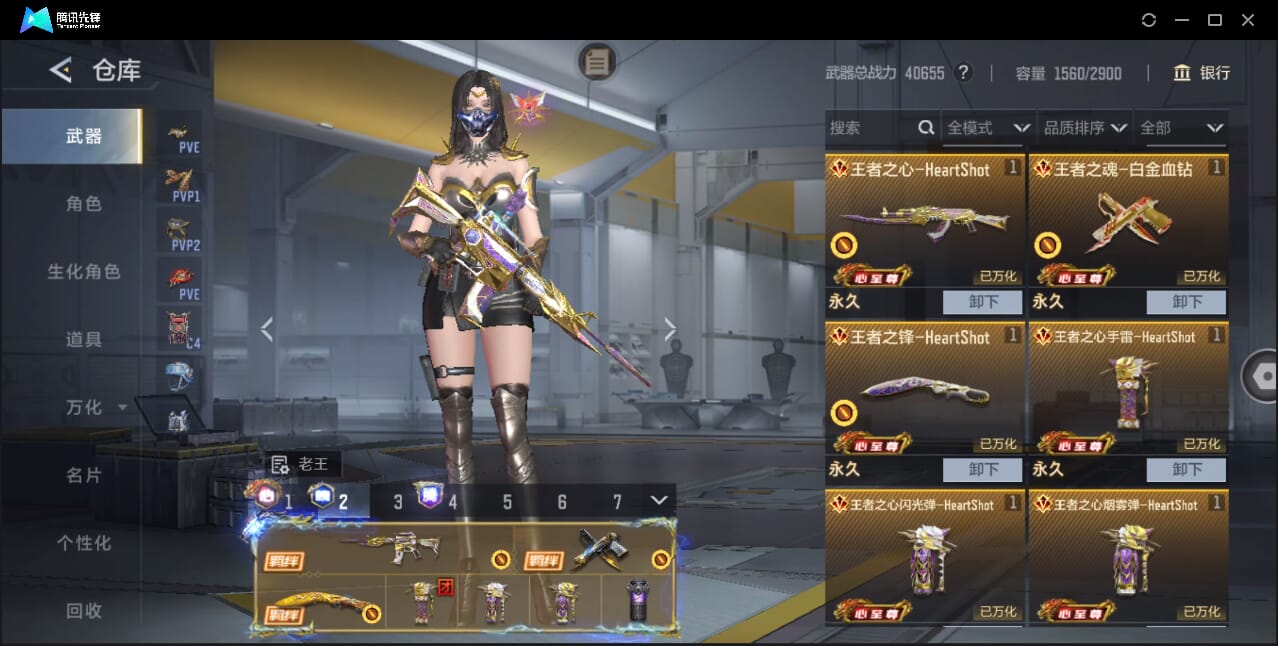Open the 个性化 personalization tab
1278x646 pixels.
[83, 543]
